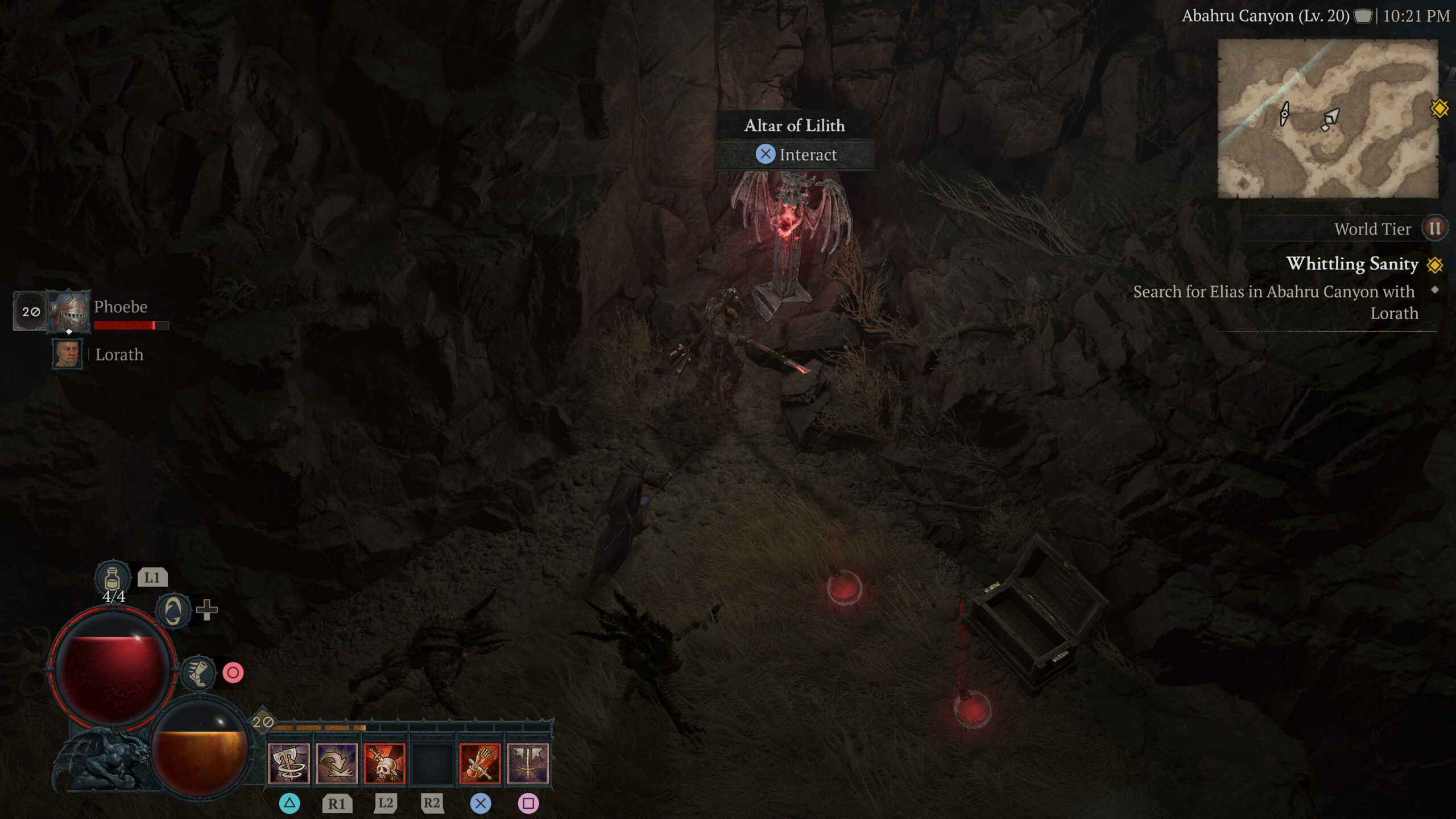Click the level 20 badge beside Phoebe

(x=31, y=311)
